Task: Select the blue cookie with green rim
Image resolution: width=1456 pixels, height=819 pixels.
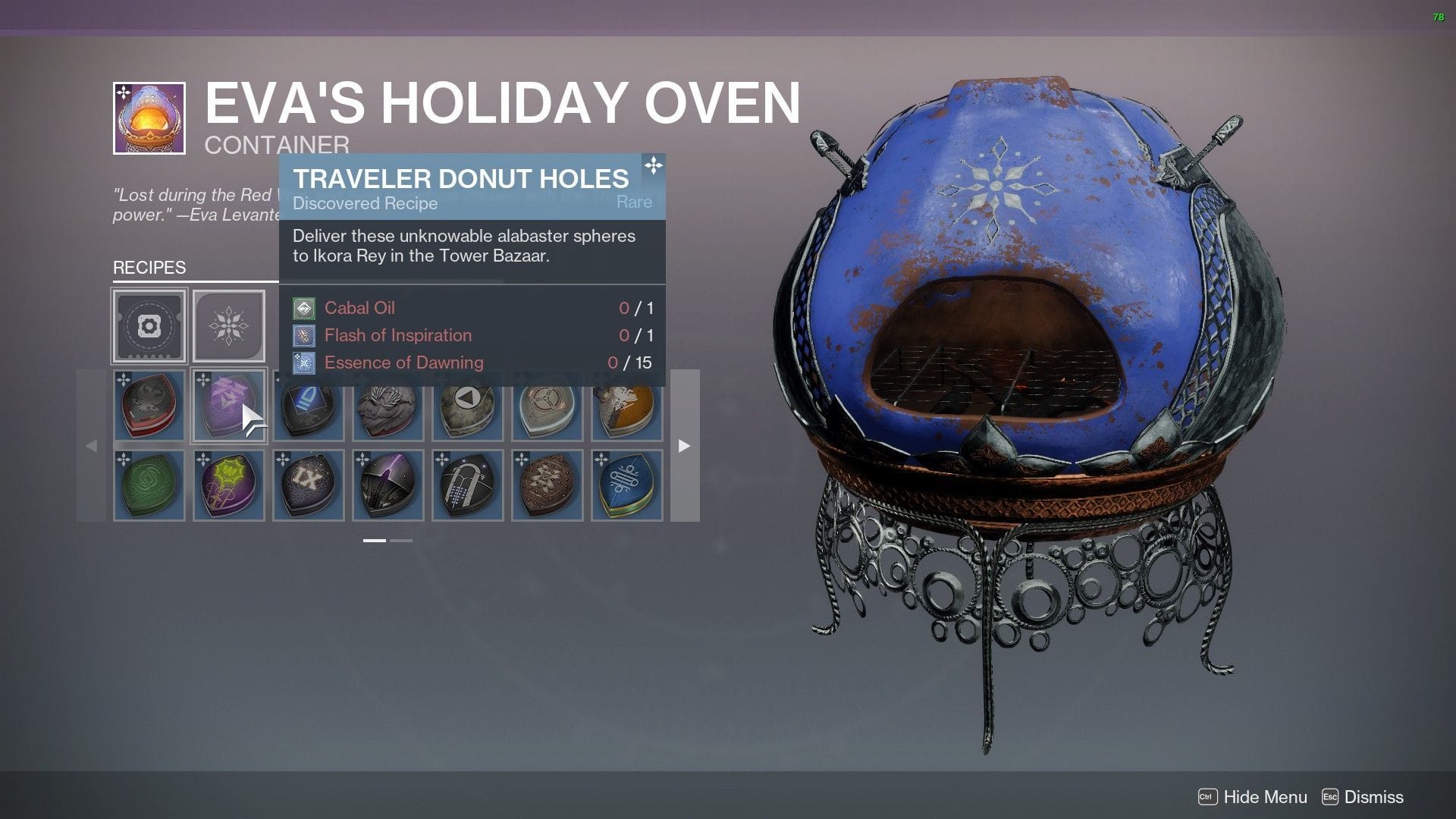Action: point(626,483)
